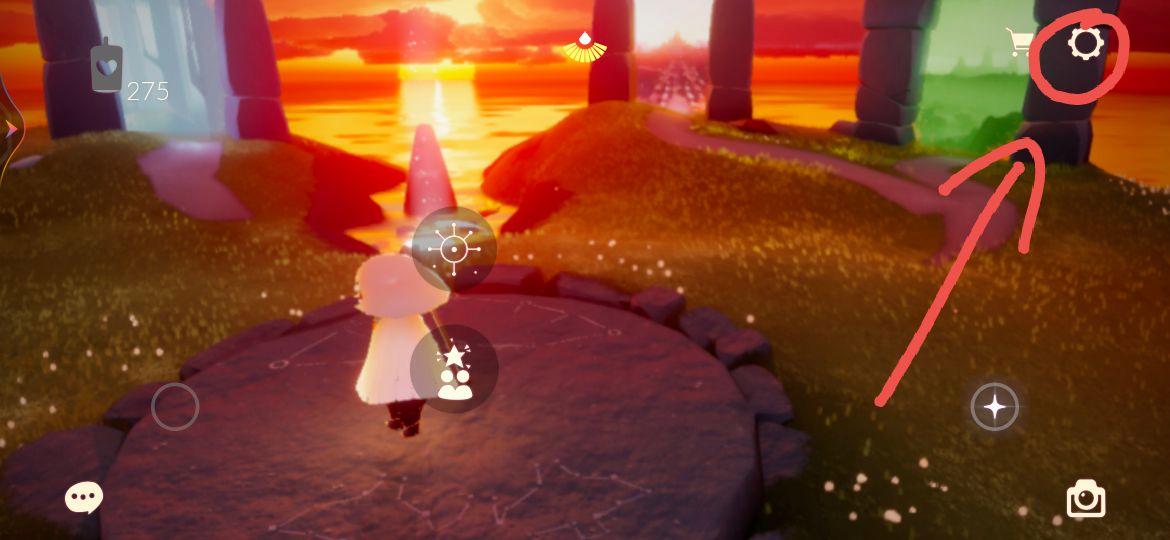1170x540 pixels.
Task: Open the settings gear menu
Action: click(1085, 44)
